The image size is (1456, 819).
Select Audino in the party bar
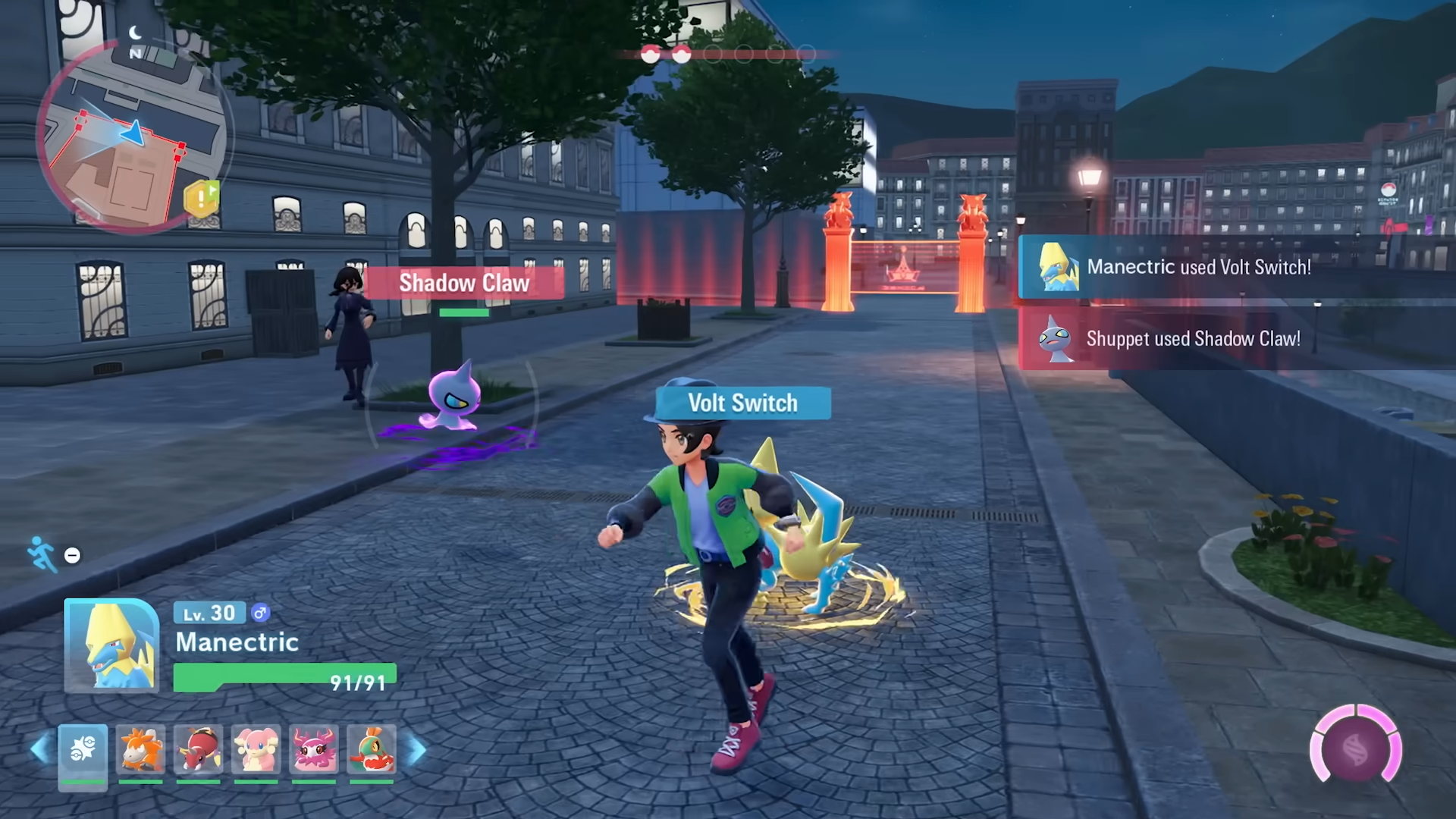point(256,749)
